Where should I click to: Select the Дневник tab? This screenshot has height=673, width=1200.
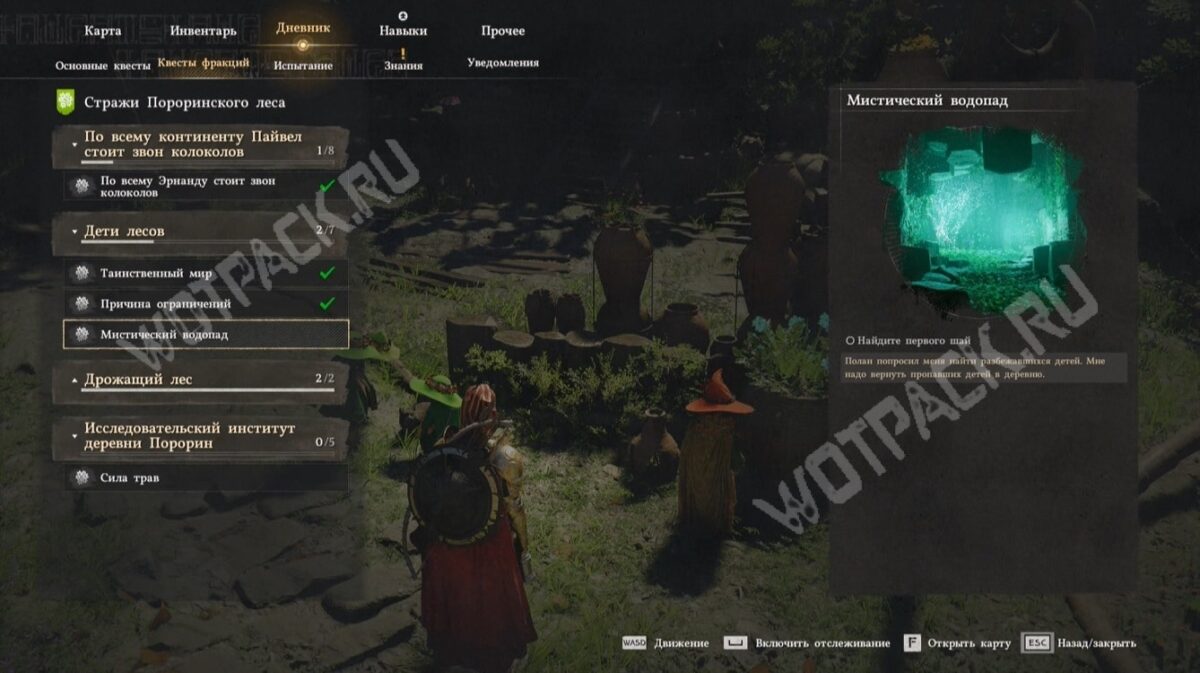(x=302, y=29)
